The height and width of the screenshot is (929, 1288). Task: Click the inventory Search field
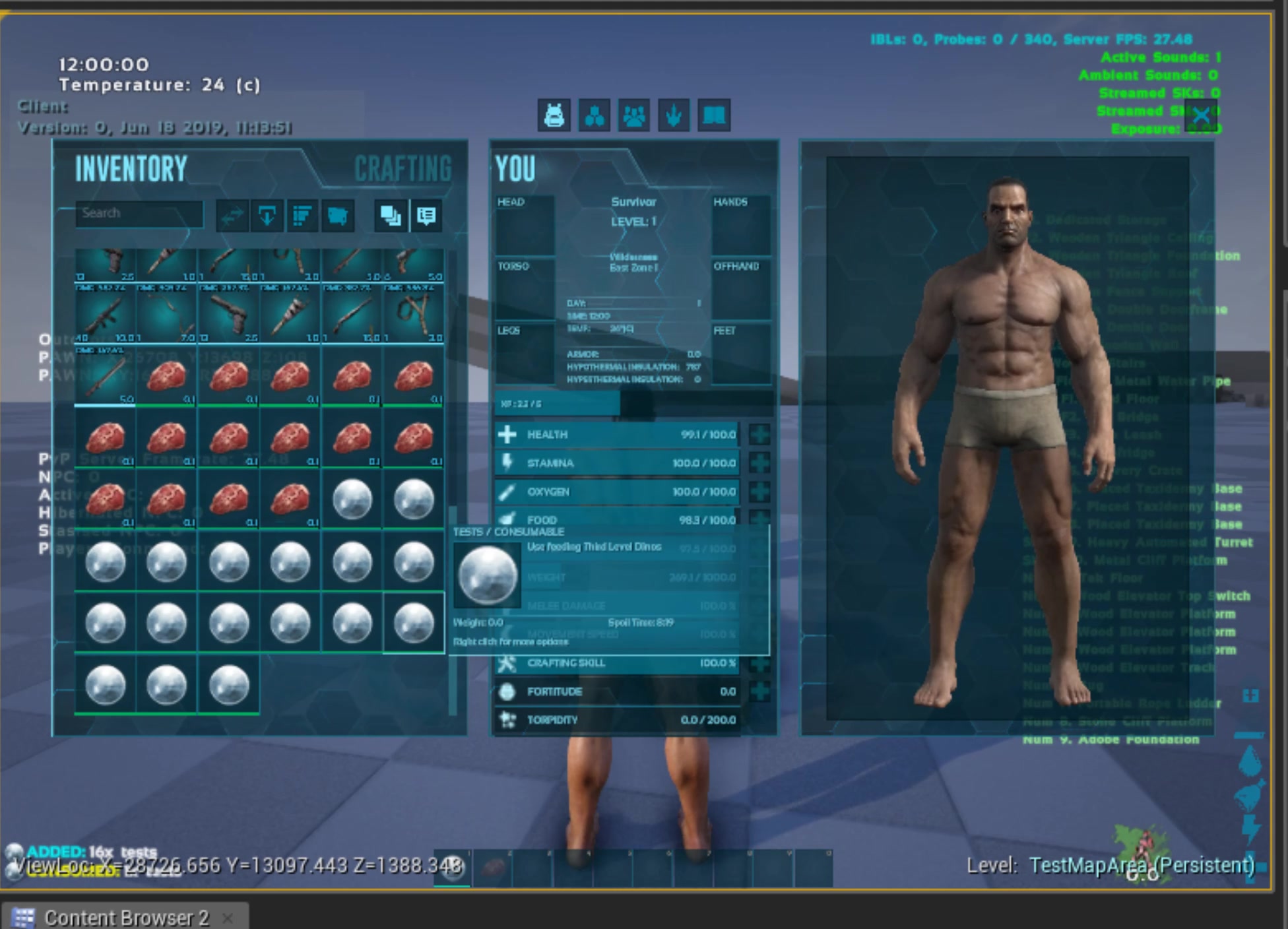pyautogui.click(x=139, y=212)
